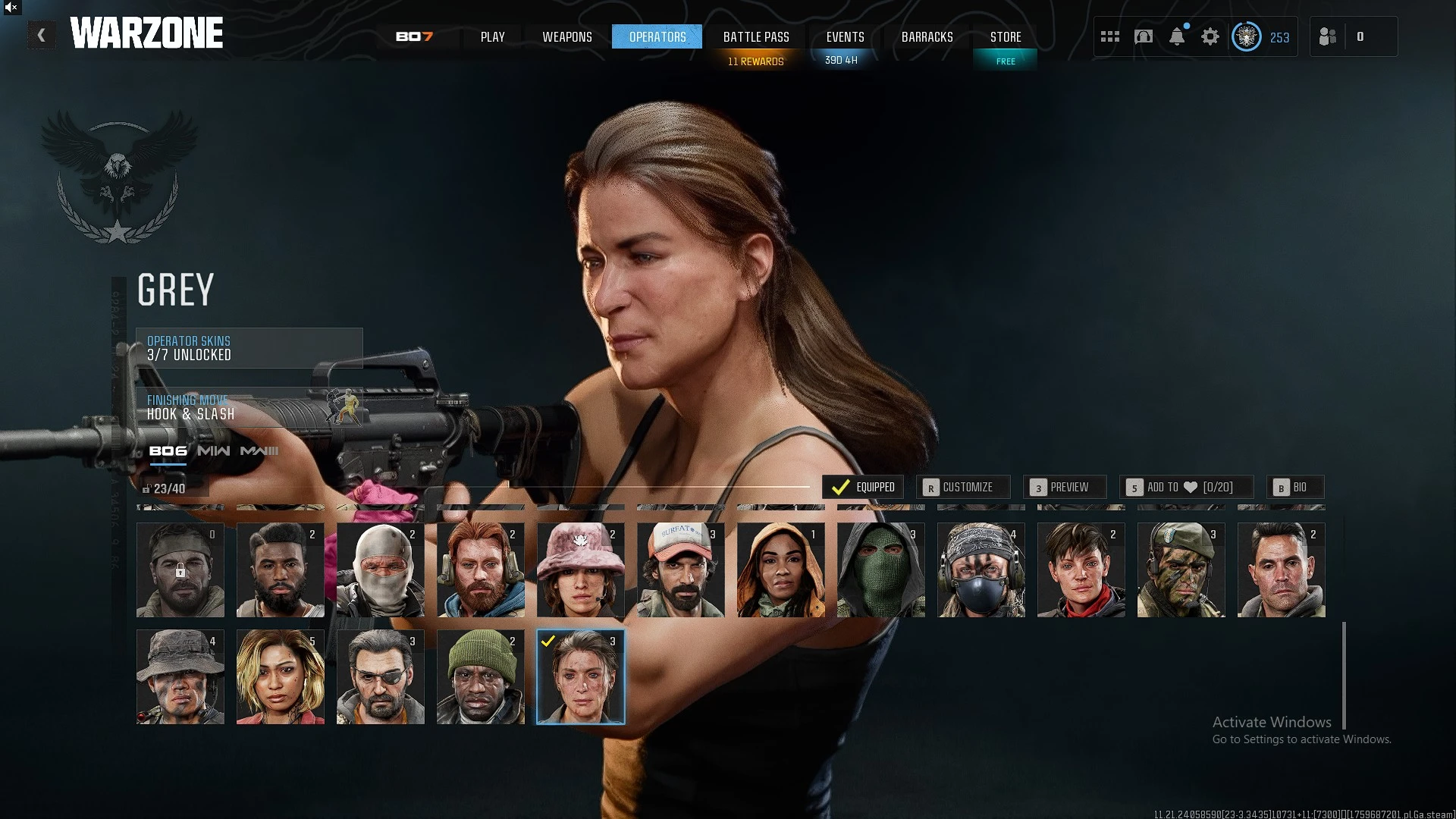This screenshot has width=1456, height=819.
Task: Click the back arrow button
Action: [x=41, y=35]
